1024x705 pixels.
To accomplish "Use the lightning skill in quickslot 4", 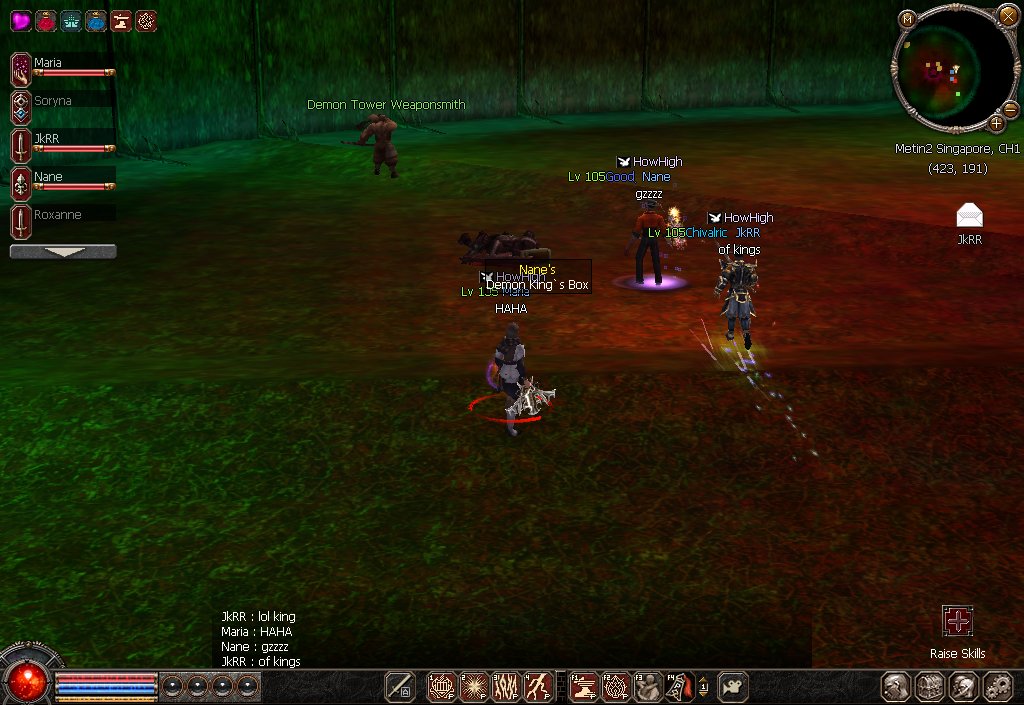I will point(540,686).
